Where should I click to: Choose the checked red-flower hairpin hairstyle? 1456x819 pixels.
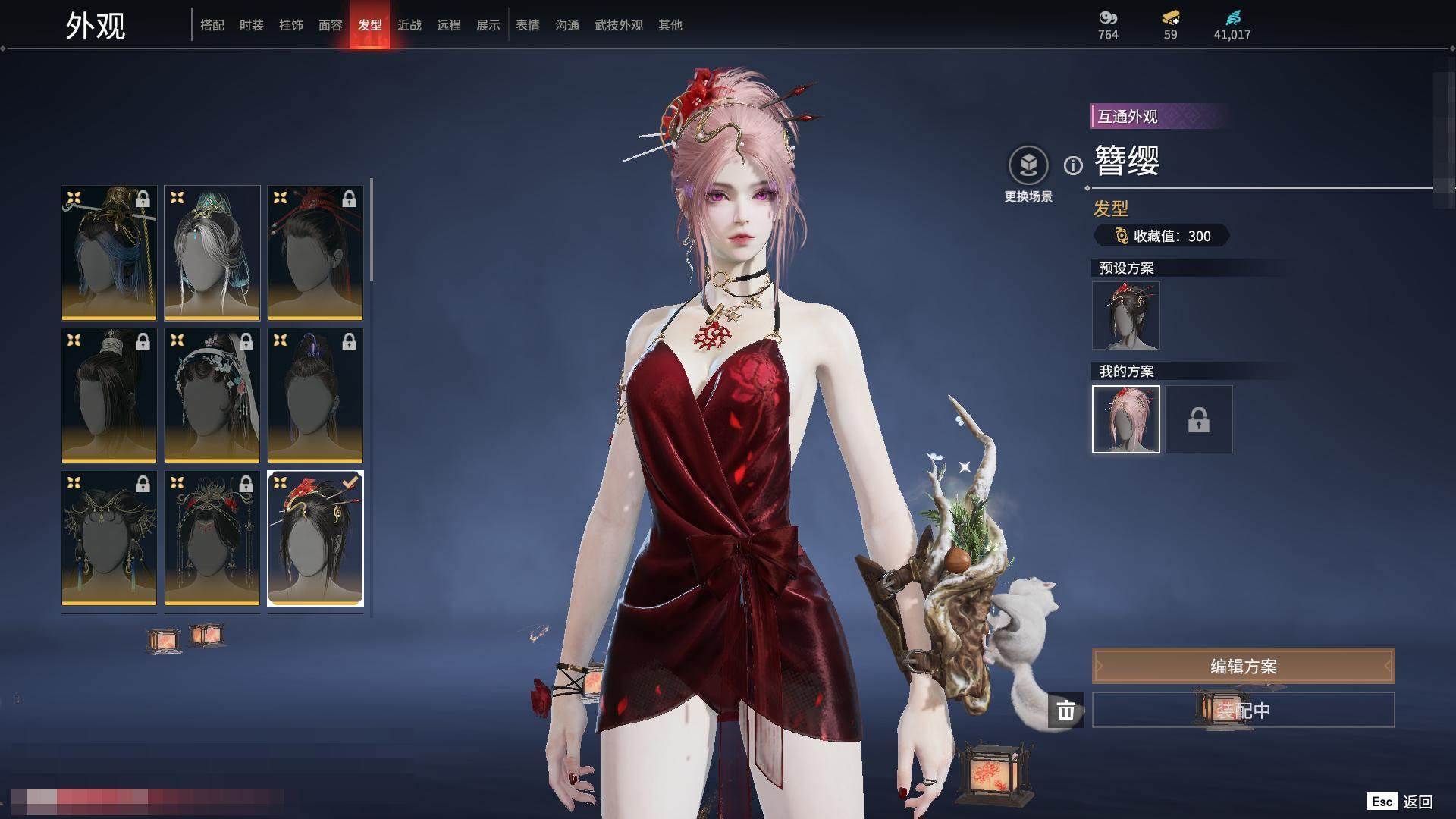point(315,538)
